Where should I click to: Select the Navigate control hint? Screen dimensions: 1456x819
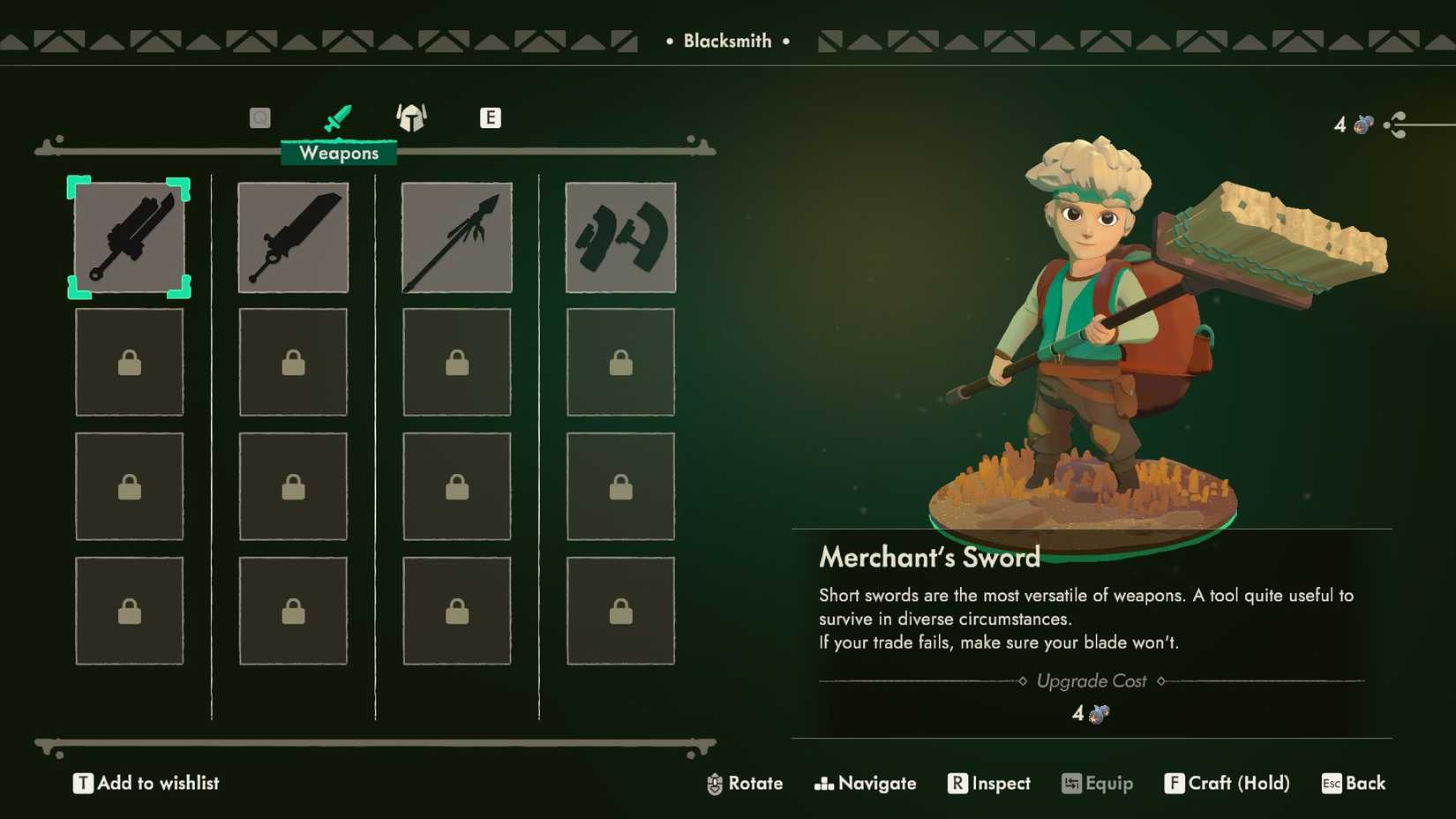865,783
